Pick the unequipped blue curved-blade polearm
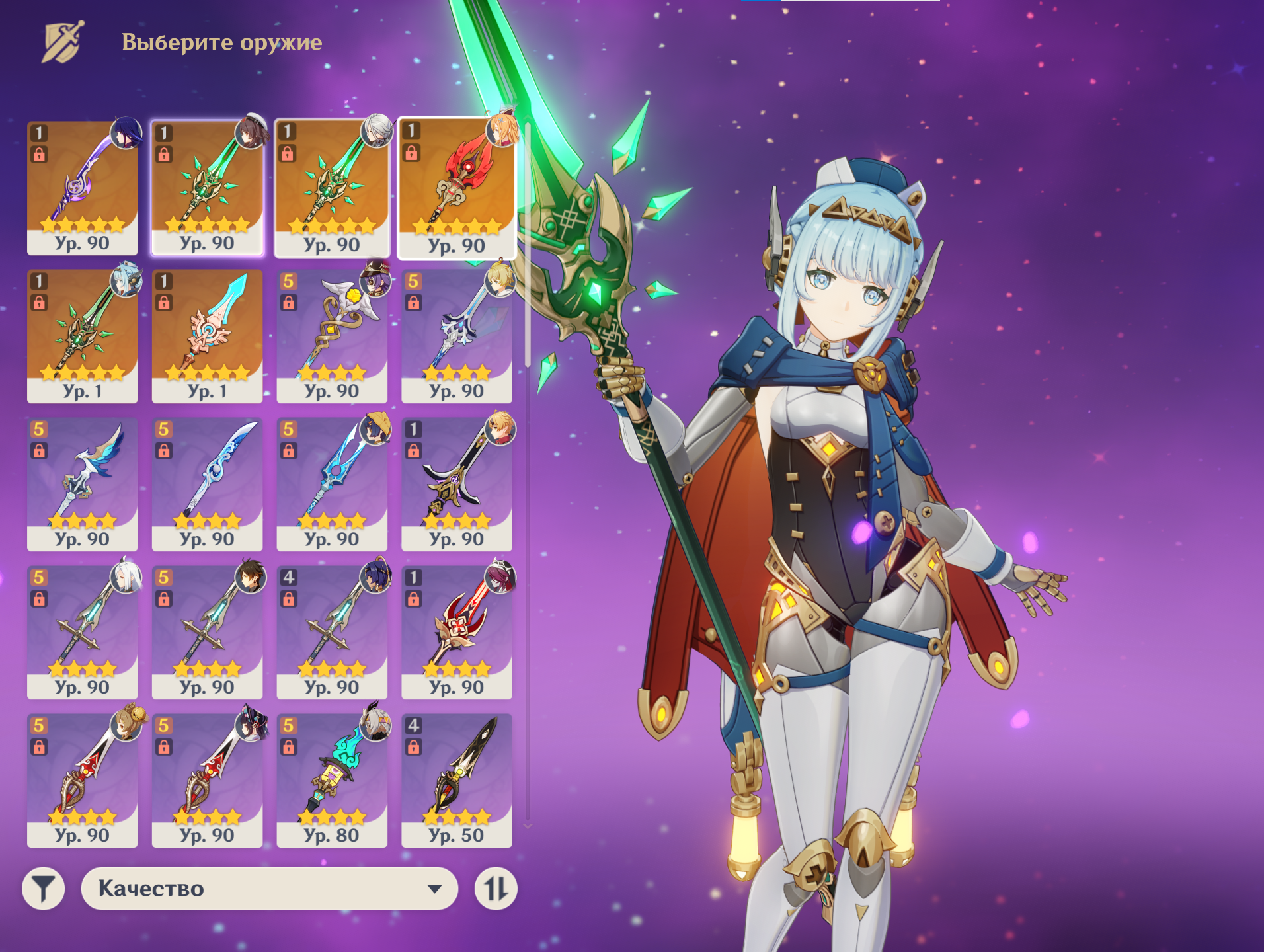Image resolution: width=1264 pixels, height=952 pixels. [207, 483]
